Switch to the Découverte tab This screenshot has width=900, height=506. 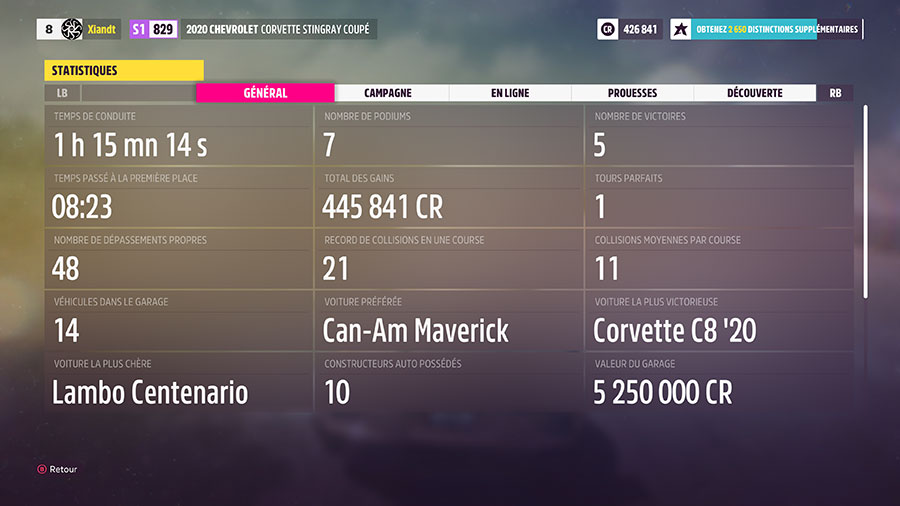(754, 93)
